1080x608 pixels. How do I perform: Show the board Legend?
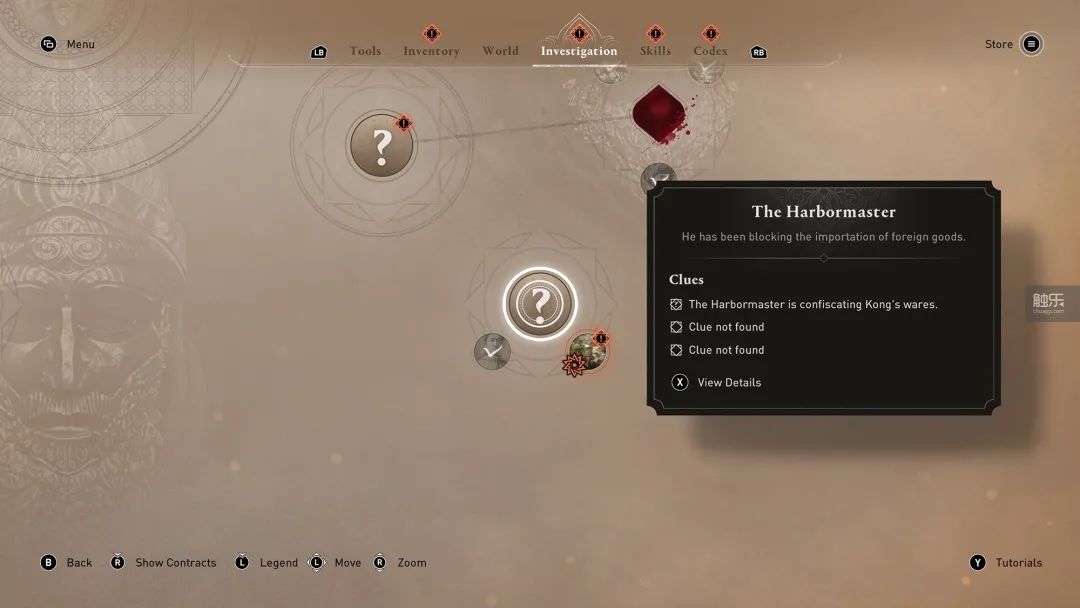pos(278,562)
